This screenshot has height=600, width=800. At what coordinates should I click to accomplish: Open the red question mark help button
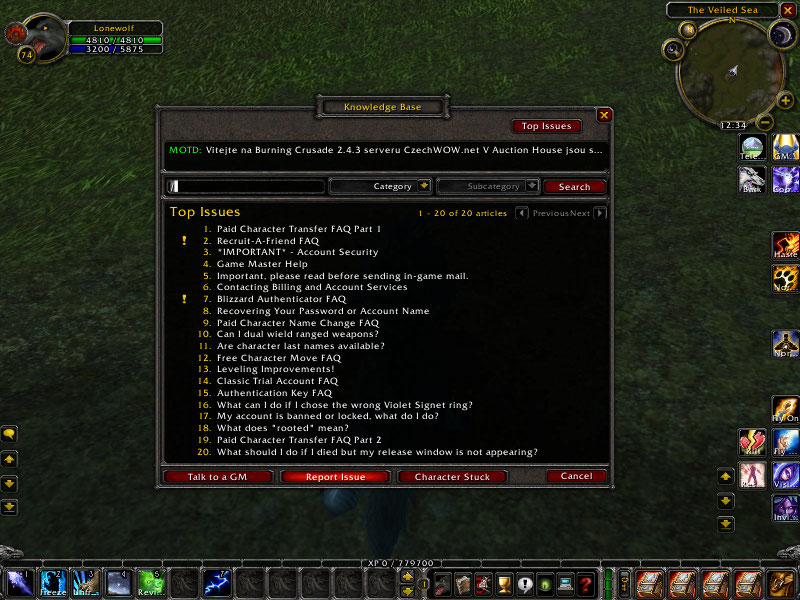pos(586,583)
